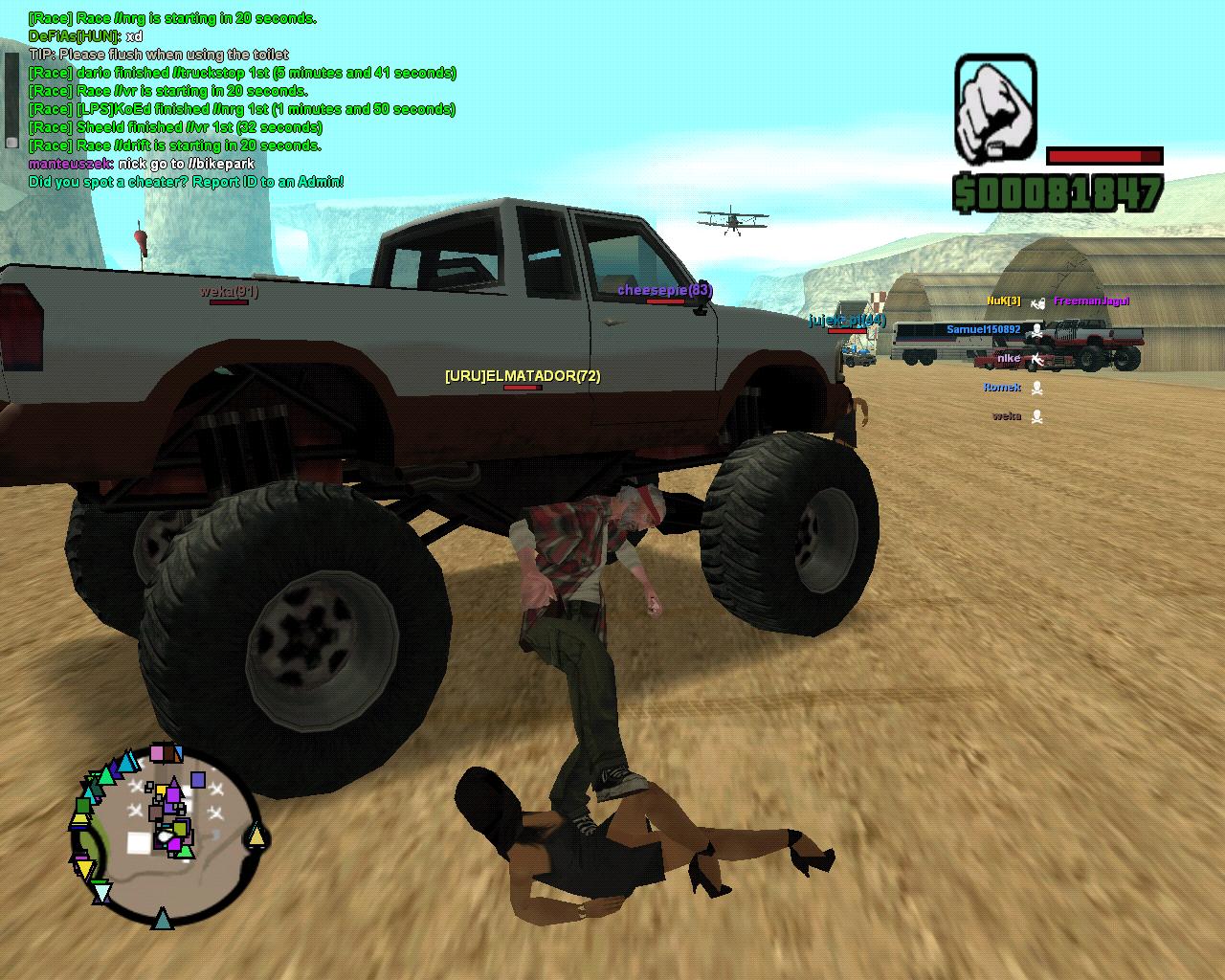Viewport: 1225px width, 980px height.
Task: Select Samuel150892 in the kill feed
Action: click(983, 329)
